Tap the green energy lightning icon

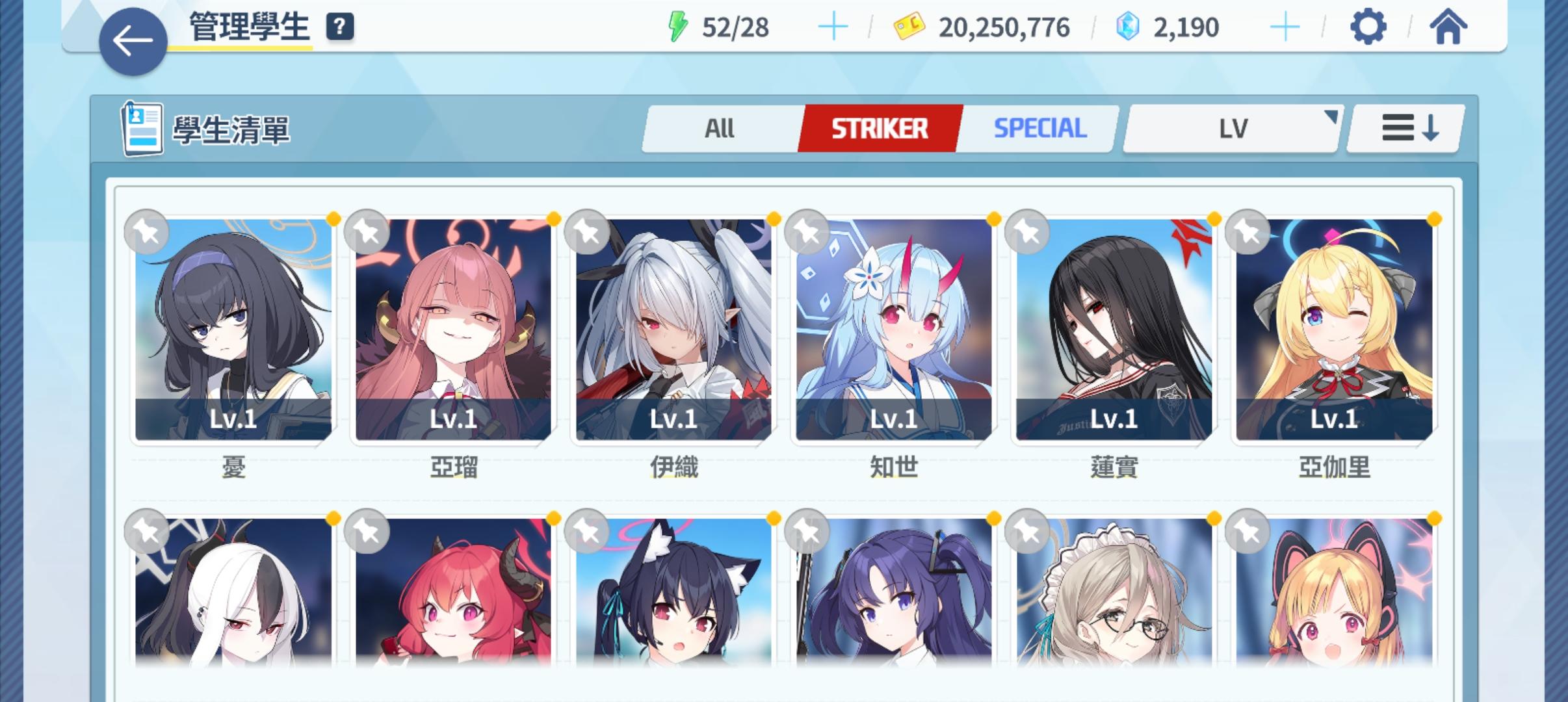coord(677,25)
